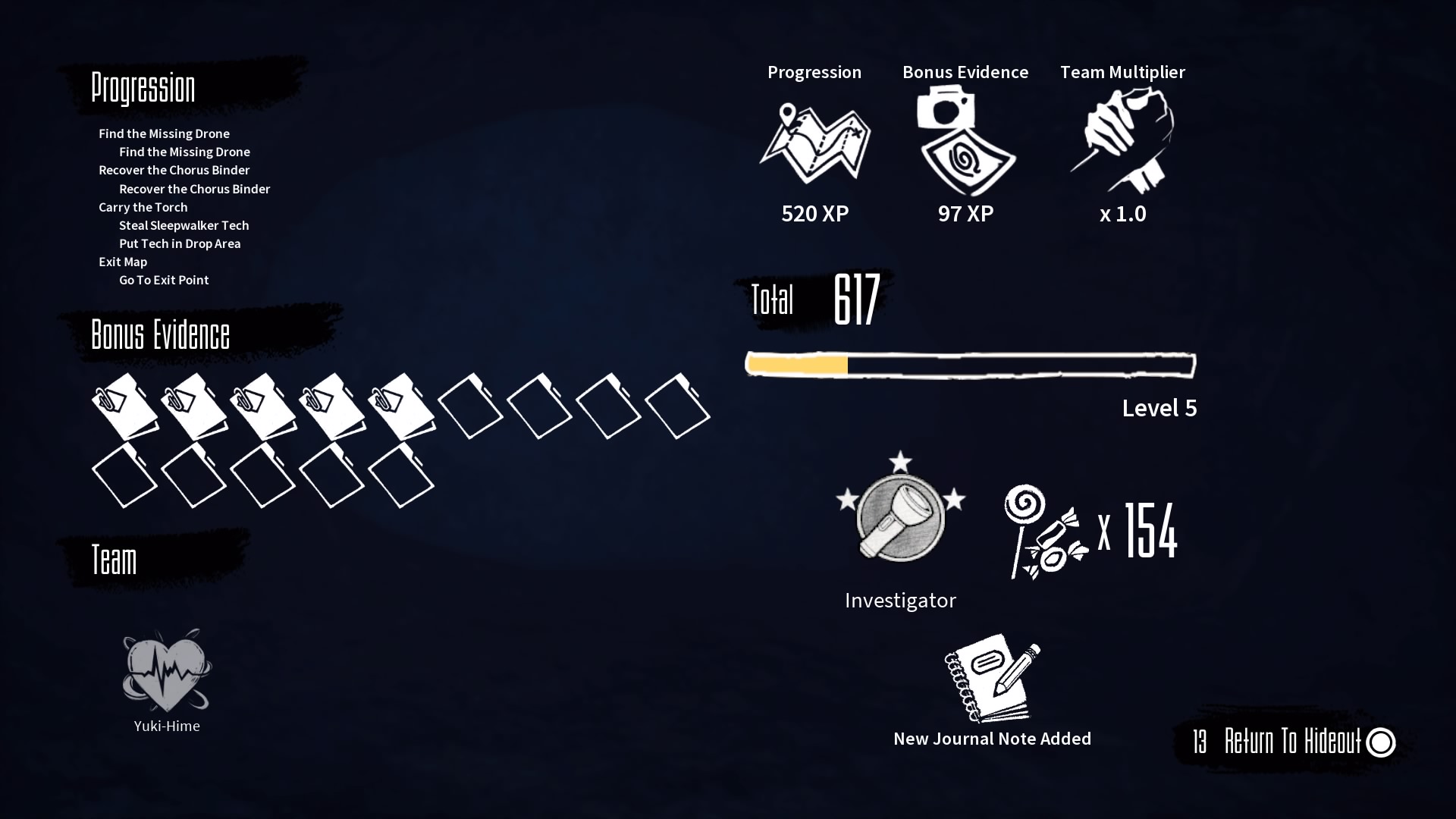Image resolution: width=1456 pixels, height=819 pixels.
Task: Switch to the Bonus Evidence section header
Action: [x=160, y=334]
